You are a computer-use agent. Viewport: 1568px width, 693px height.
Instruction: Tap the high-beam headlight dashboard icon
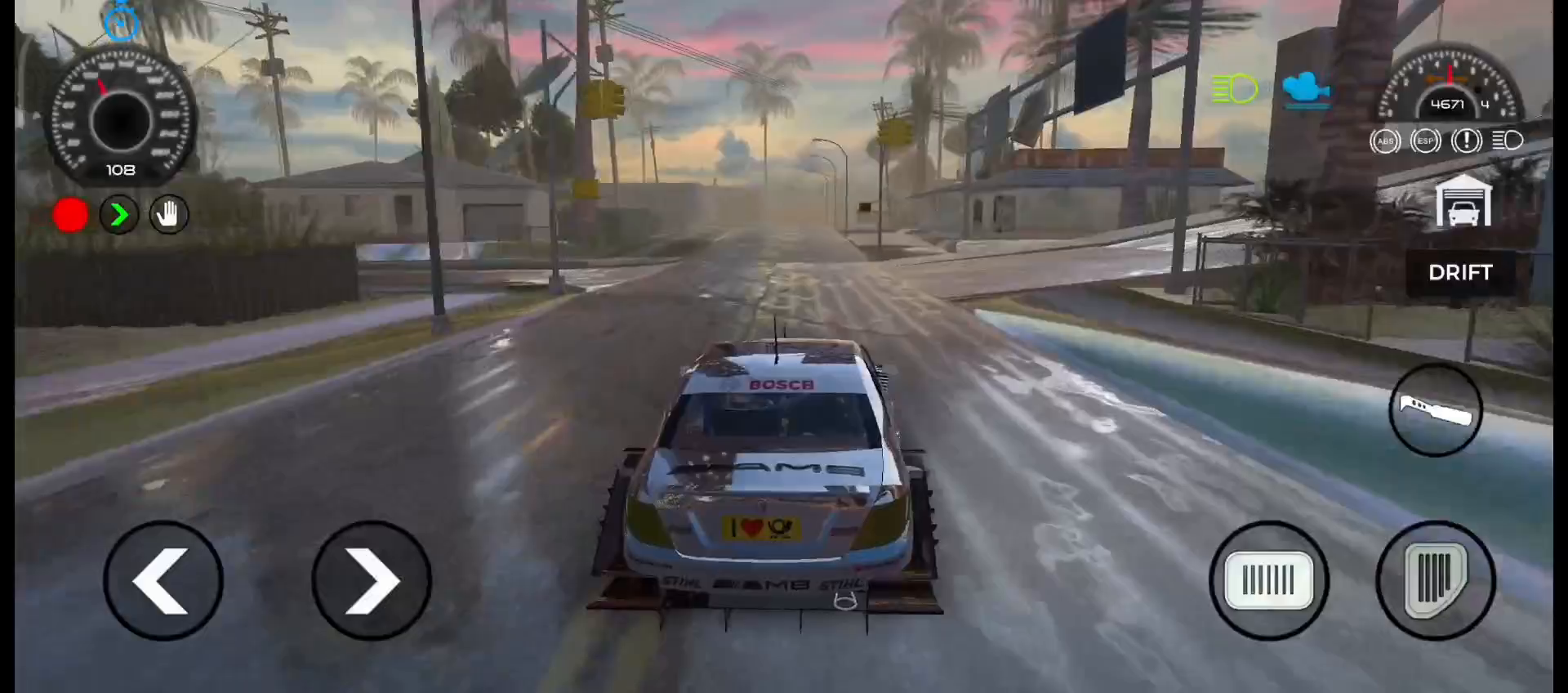click(x=1508, y=141)
